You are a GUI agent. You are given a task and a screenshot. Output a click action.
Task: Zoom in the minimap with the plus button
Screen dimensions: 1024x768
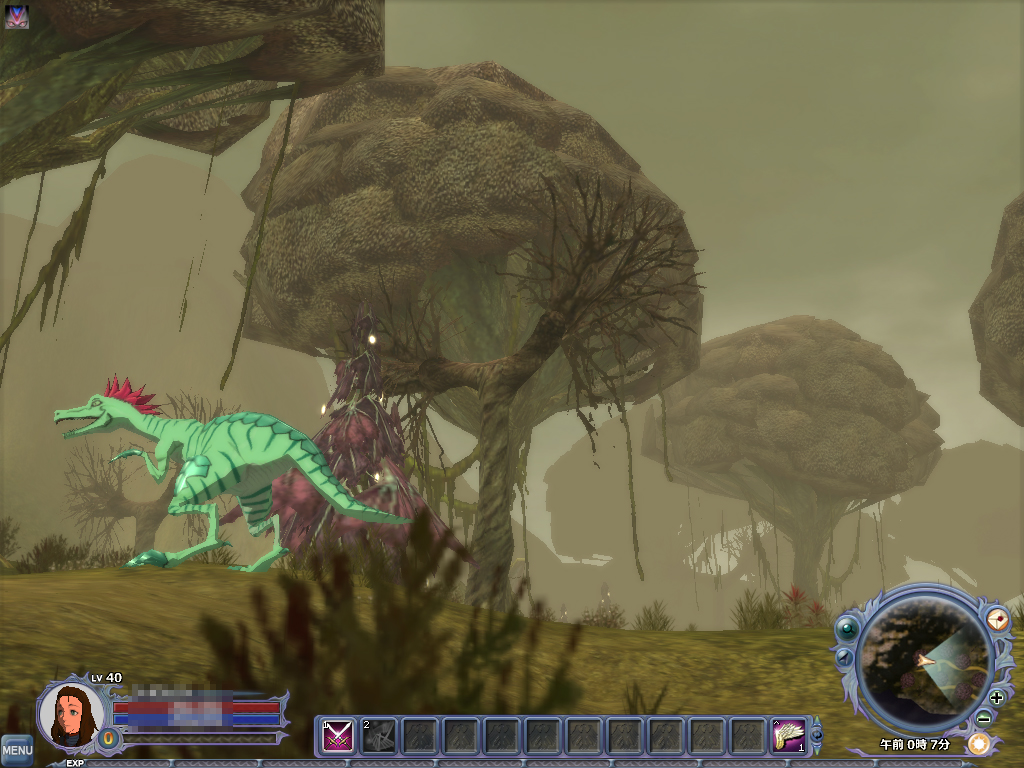(x=996, y=697)
